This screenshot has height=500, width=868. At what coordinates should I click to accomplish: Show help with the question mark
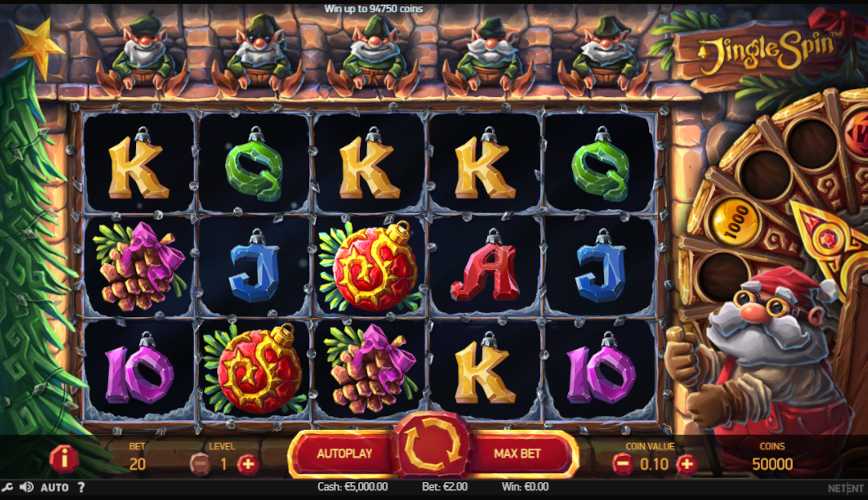pos(82,488)
